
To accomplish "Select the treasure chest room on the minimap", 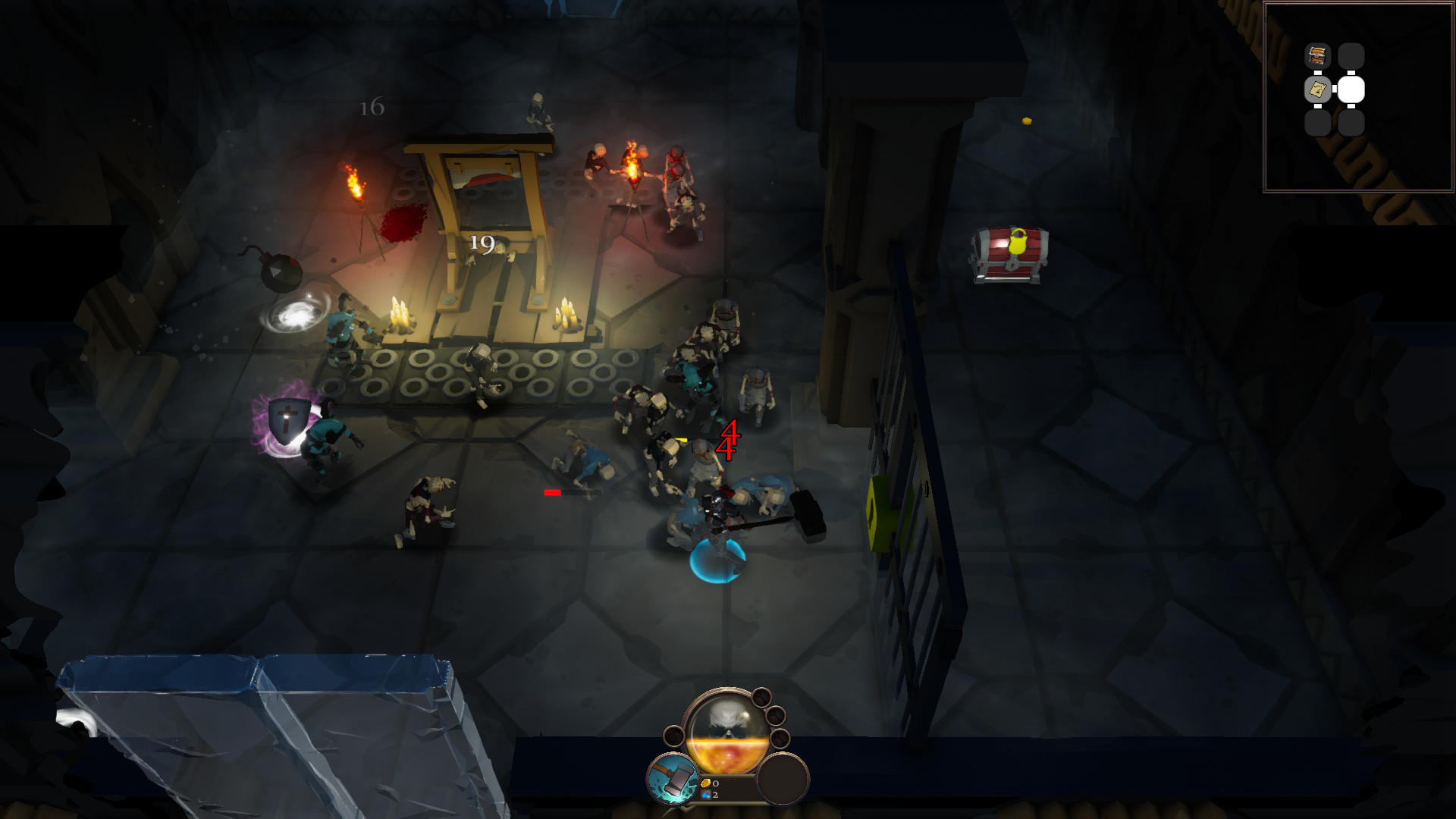I will click(1318, 56).
